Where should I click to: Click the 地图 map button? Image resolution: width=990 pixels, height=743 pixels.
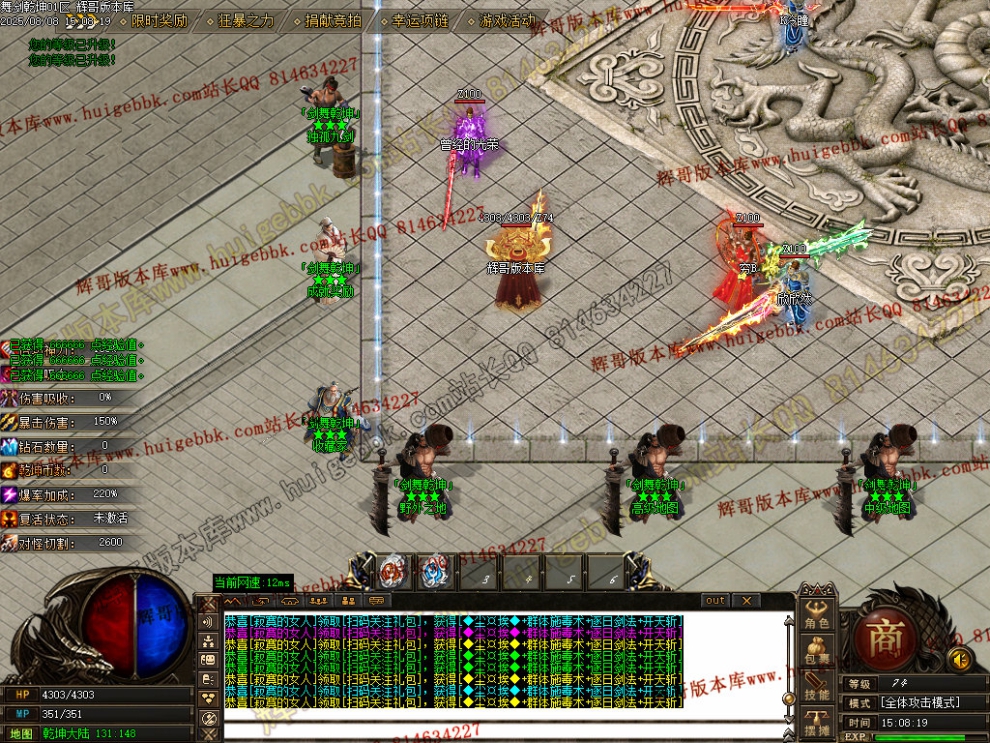(21, 733)
